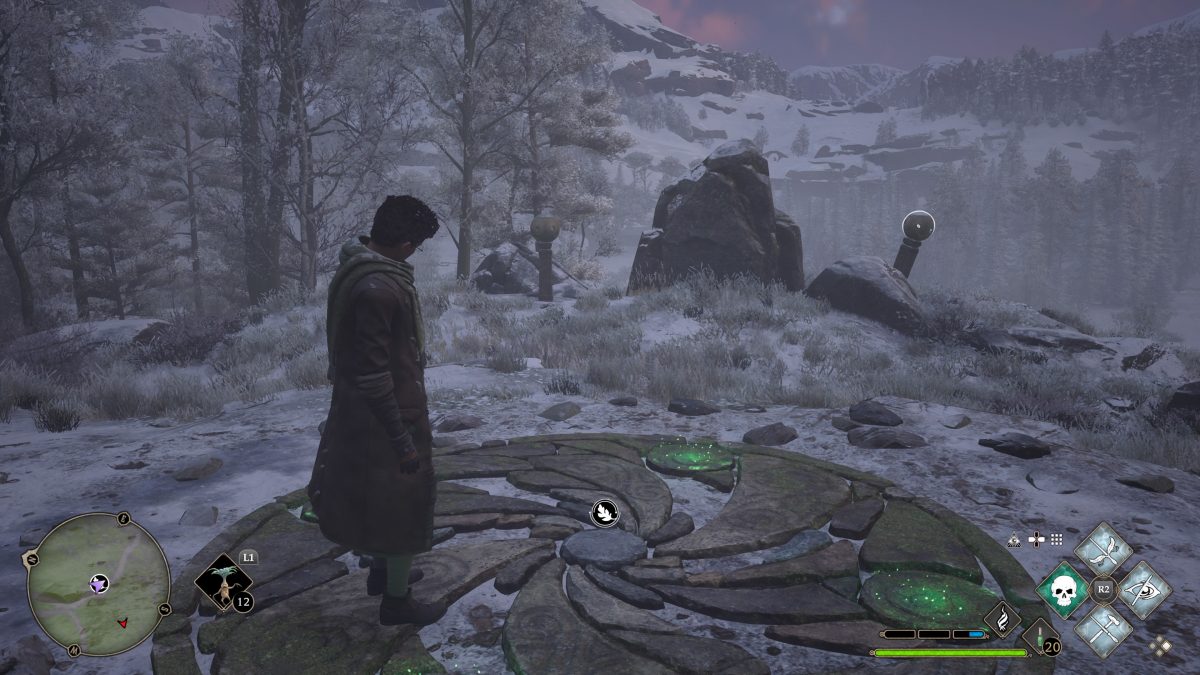Click the red marker on the minimap
This screenshot has width=1200, height=675.
pos(123,623)
